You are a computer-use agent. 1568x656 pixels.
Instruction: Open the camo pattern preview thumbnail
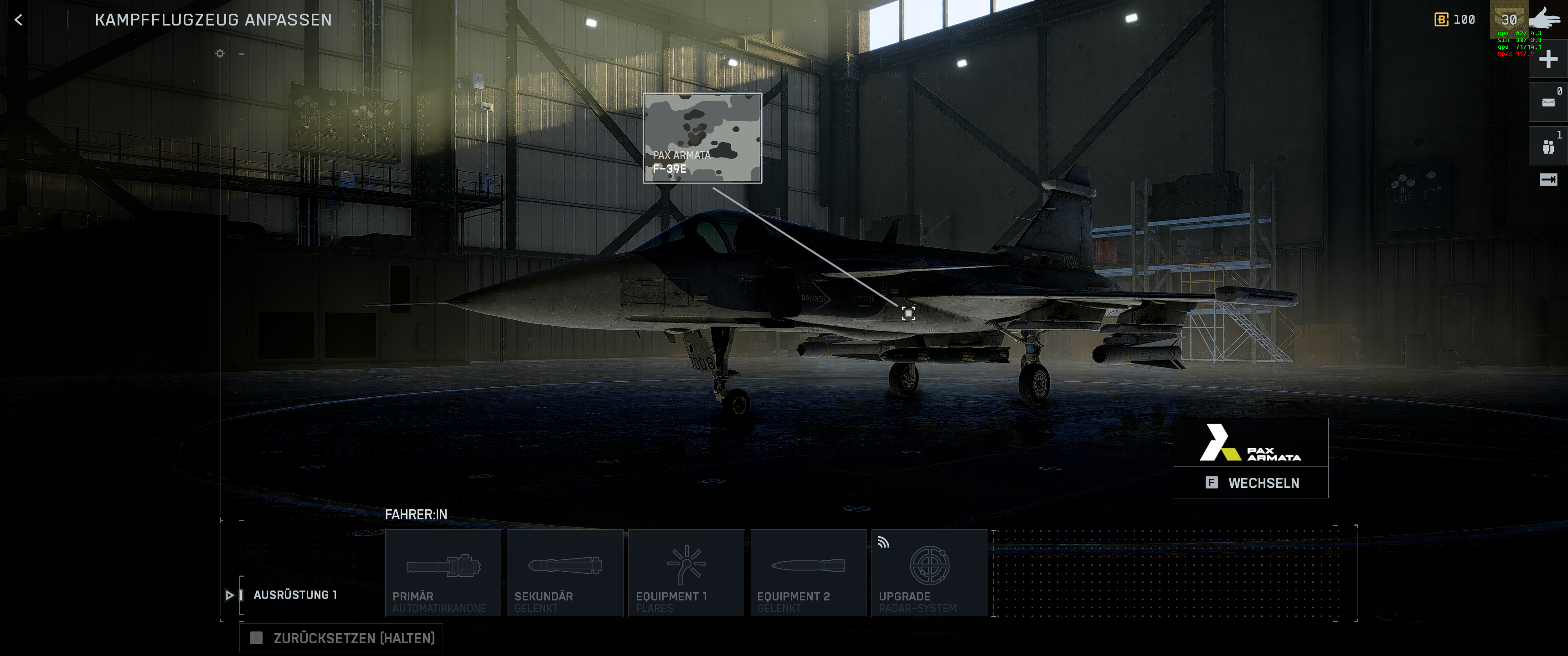(702, 135)
